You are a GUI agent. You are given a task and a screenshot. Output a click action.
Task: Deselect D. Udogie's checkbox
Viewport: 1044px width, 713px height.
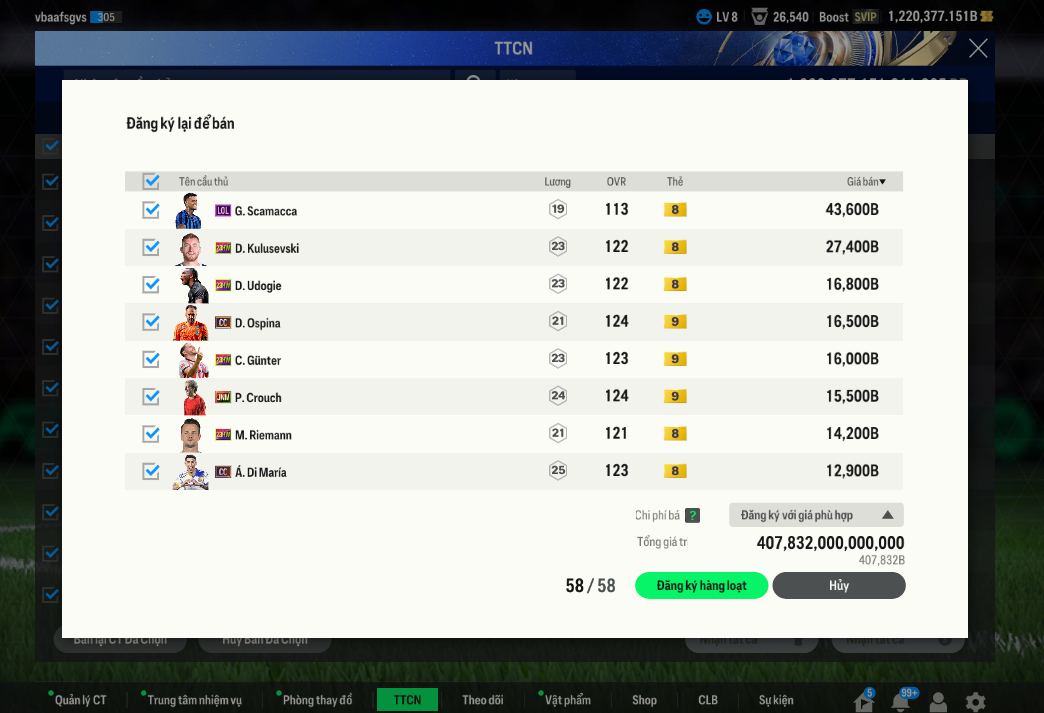[x=151, y=285]
